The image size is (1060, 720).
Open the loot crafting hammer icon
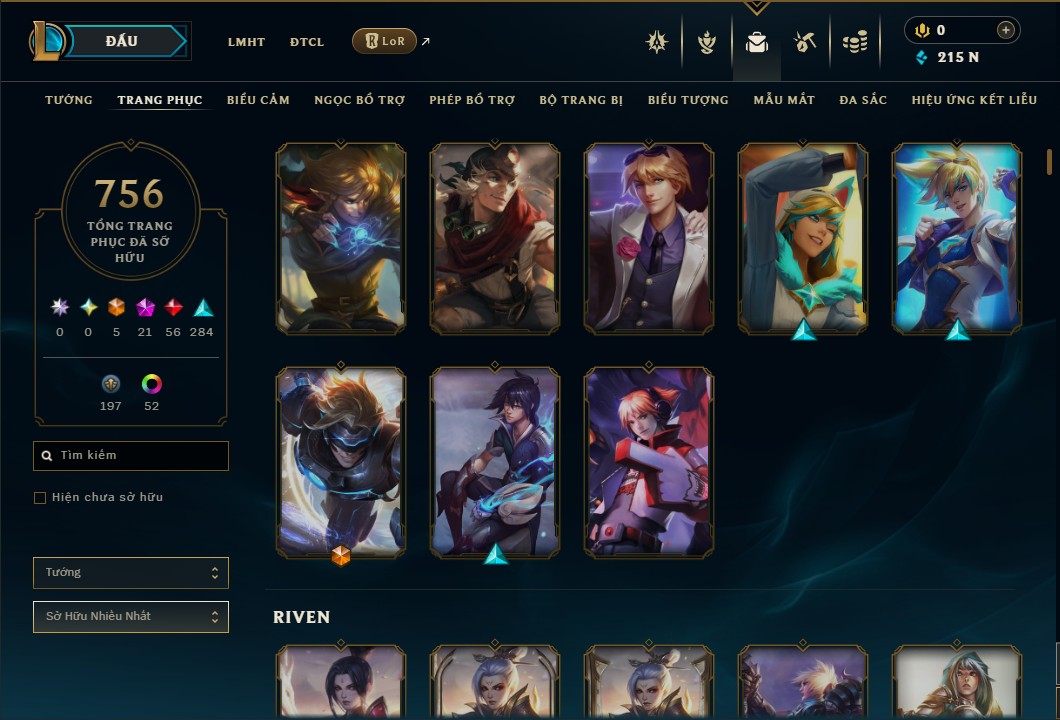pyautogui.click(x=805, y=42)
